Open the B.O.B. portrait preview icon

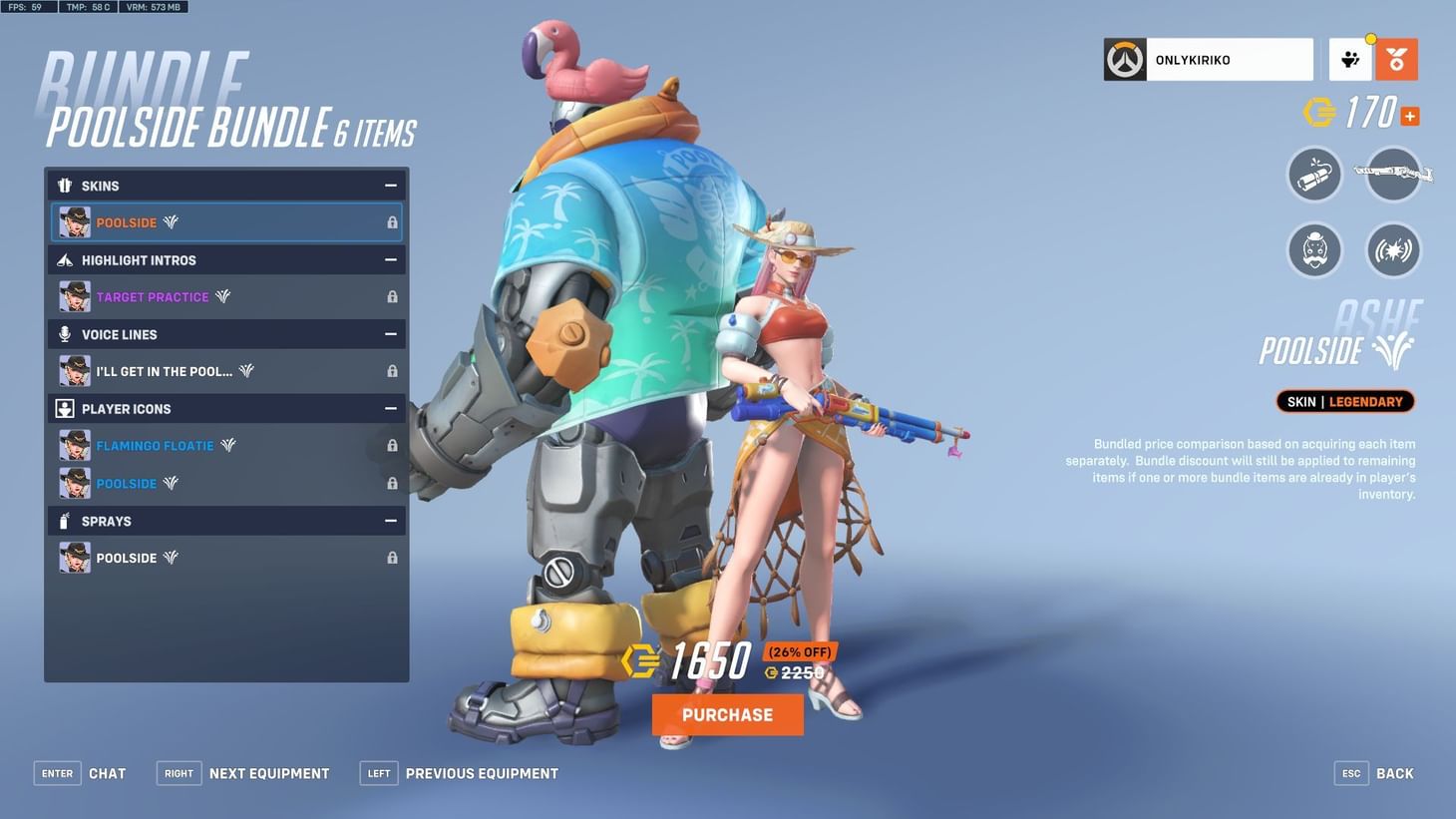1314,250
